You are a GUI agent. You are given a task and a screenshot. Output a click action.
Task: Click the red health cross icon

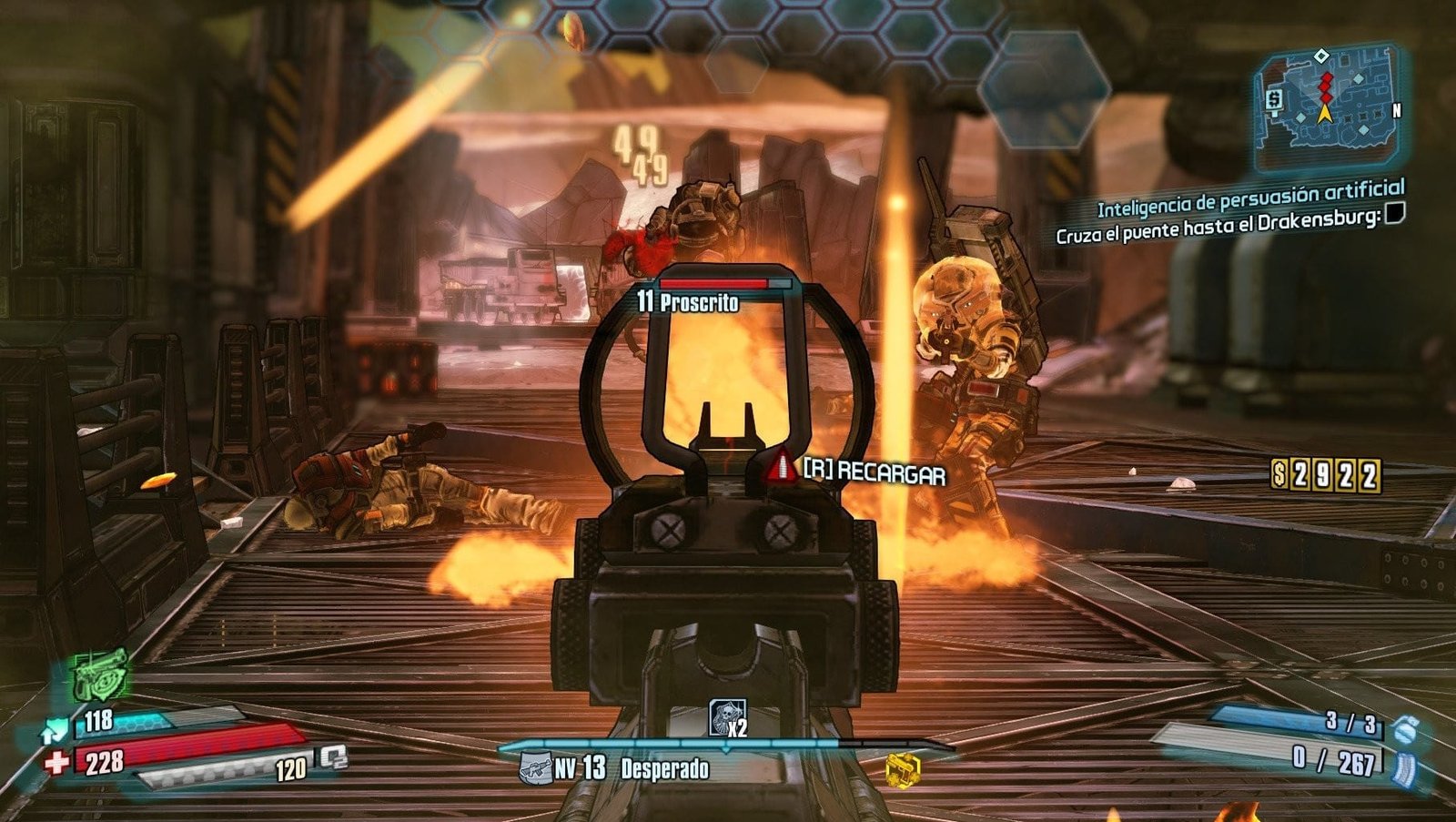click(56, 762)
